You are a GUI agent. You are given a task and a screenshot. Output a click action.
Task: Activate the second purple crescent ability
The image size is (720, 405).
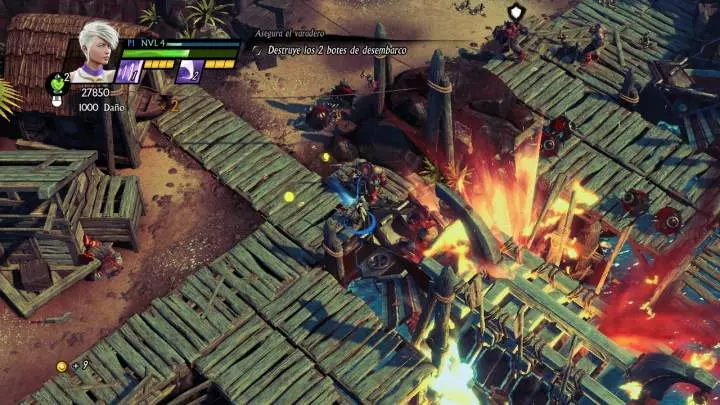(x=188, y=71)
